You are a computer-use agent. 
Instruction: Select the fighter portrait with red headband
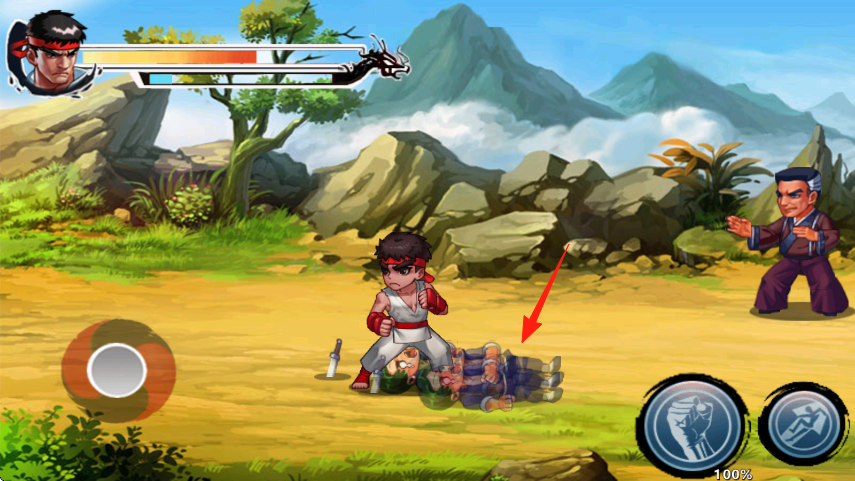point(45,53)
